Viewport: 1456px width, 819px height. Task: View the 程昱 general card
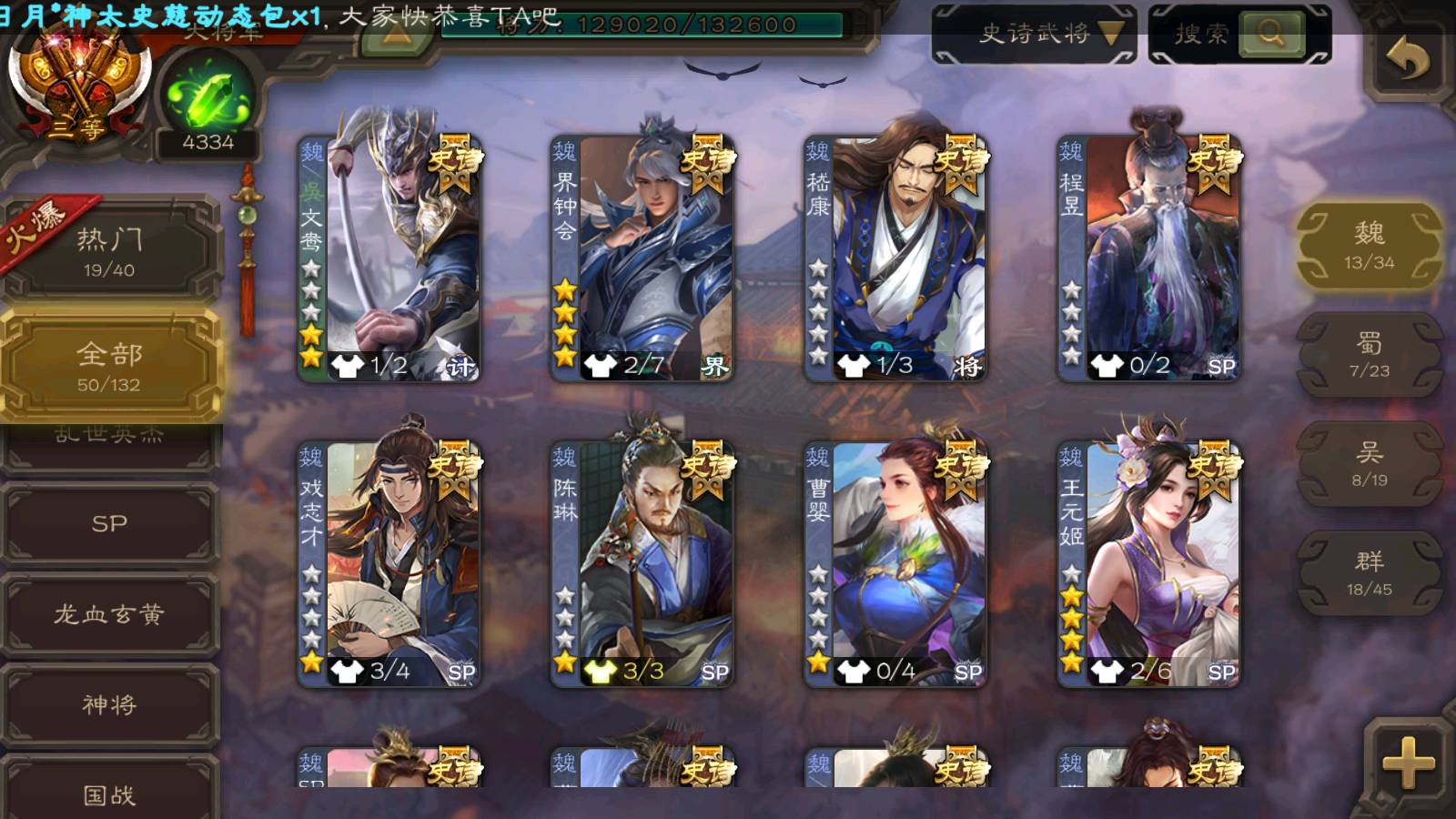1150,257
